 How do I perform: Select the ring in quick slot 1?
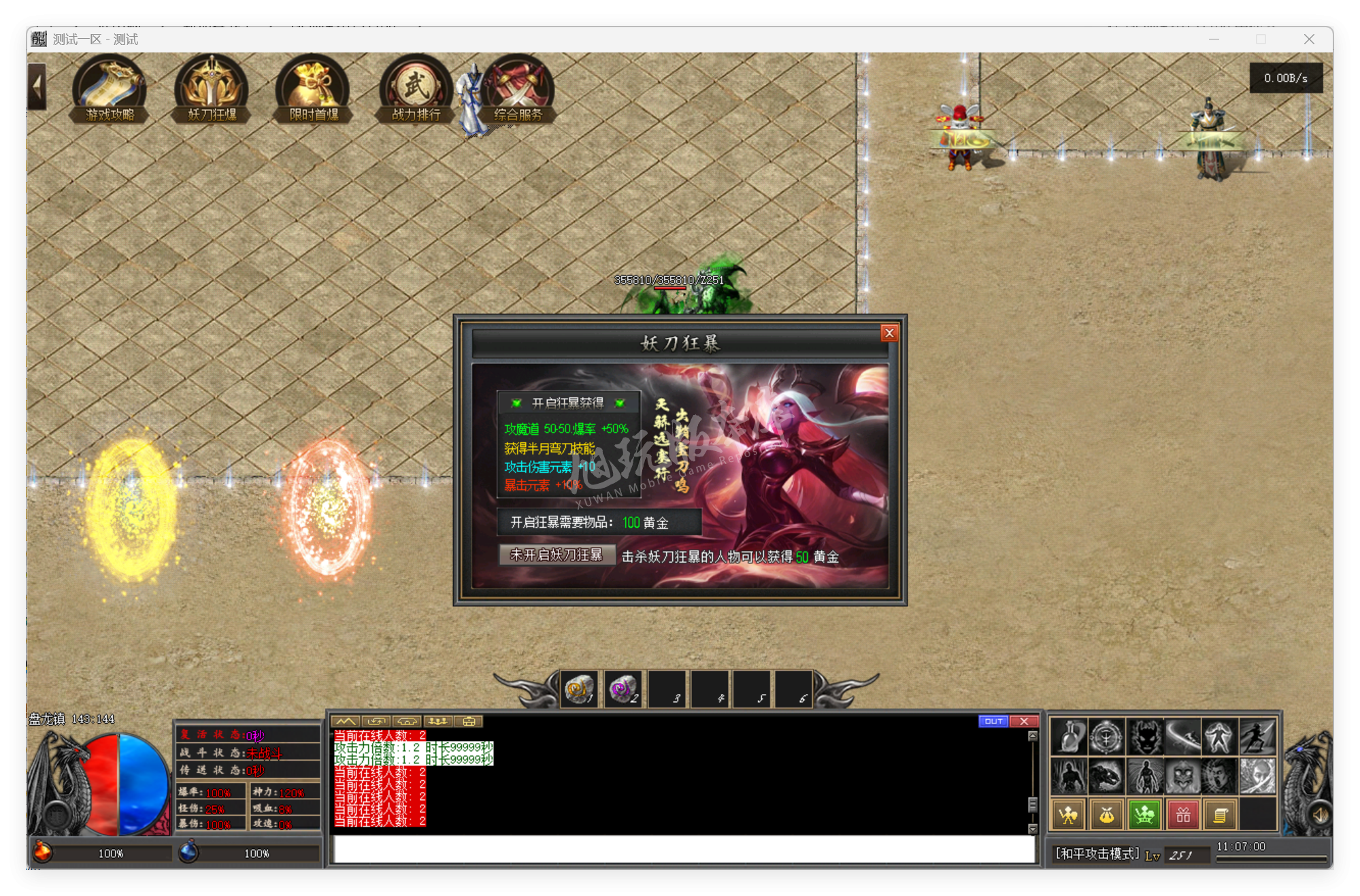[580, 688]
